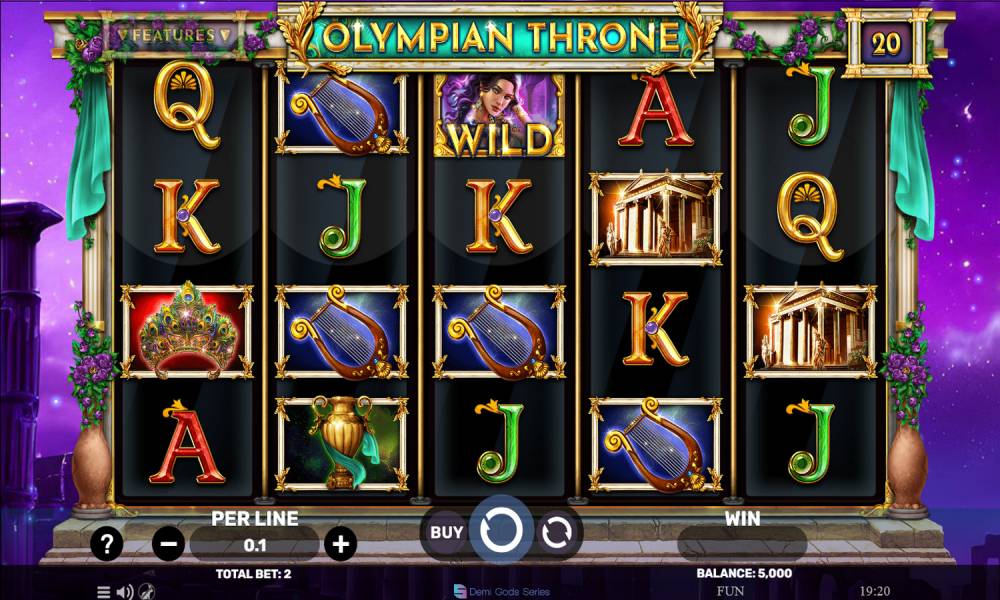Toggle the icon right of the speaker

click(147, 591)
